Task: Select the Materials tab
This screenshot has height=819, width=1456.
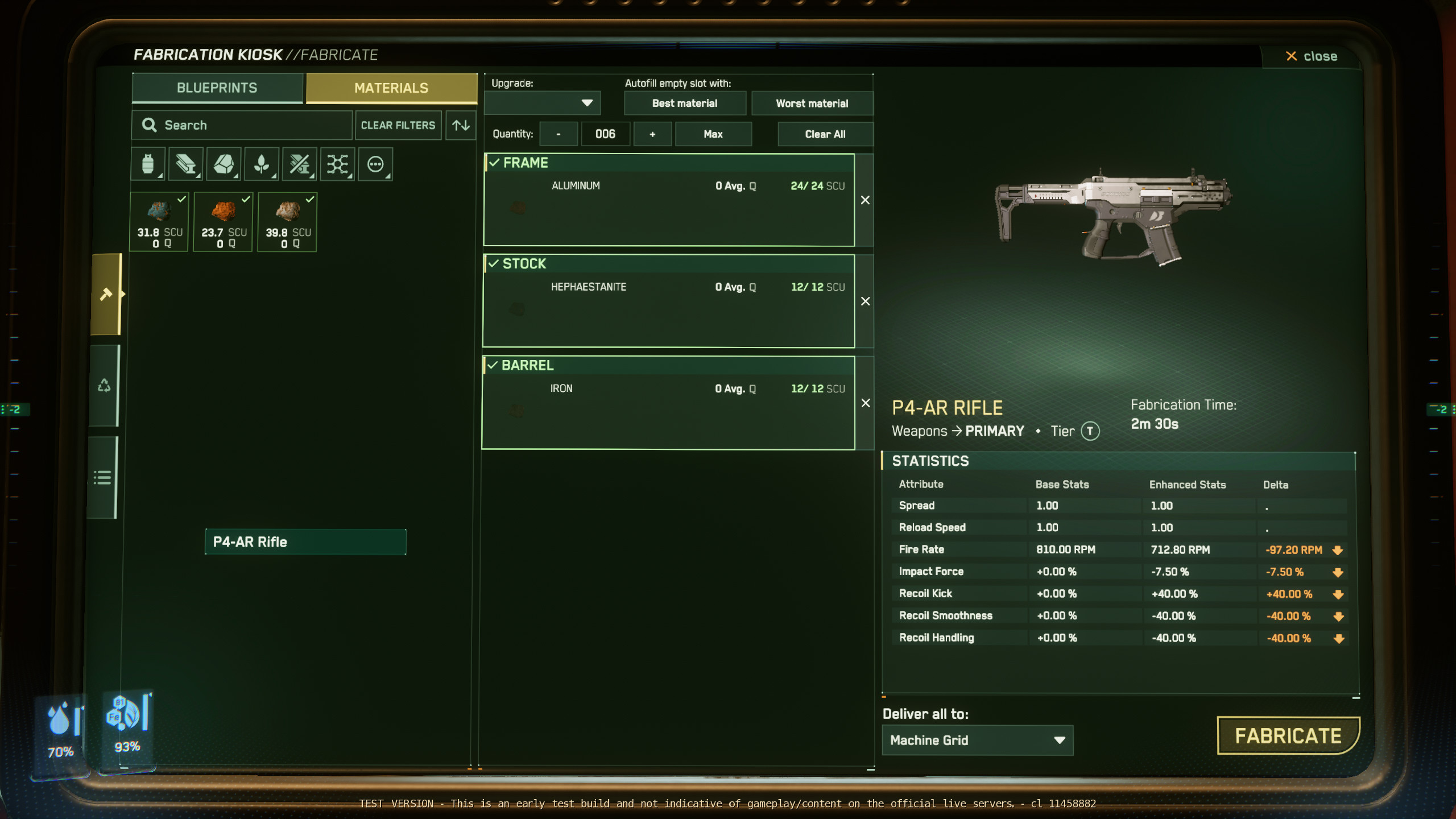Action: 391,88
